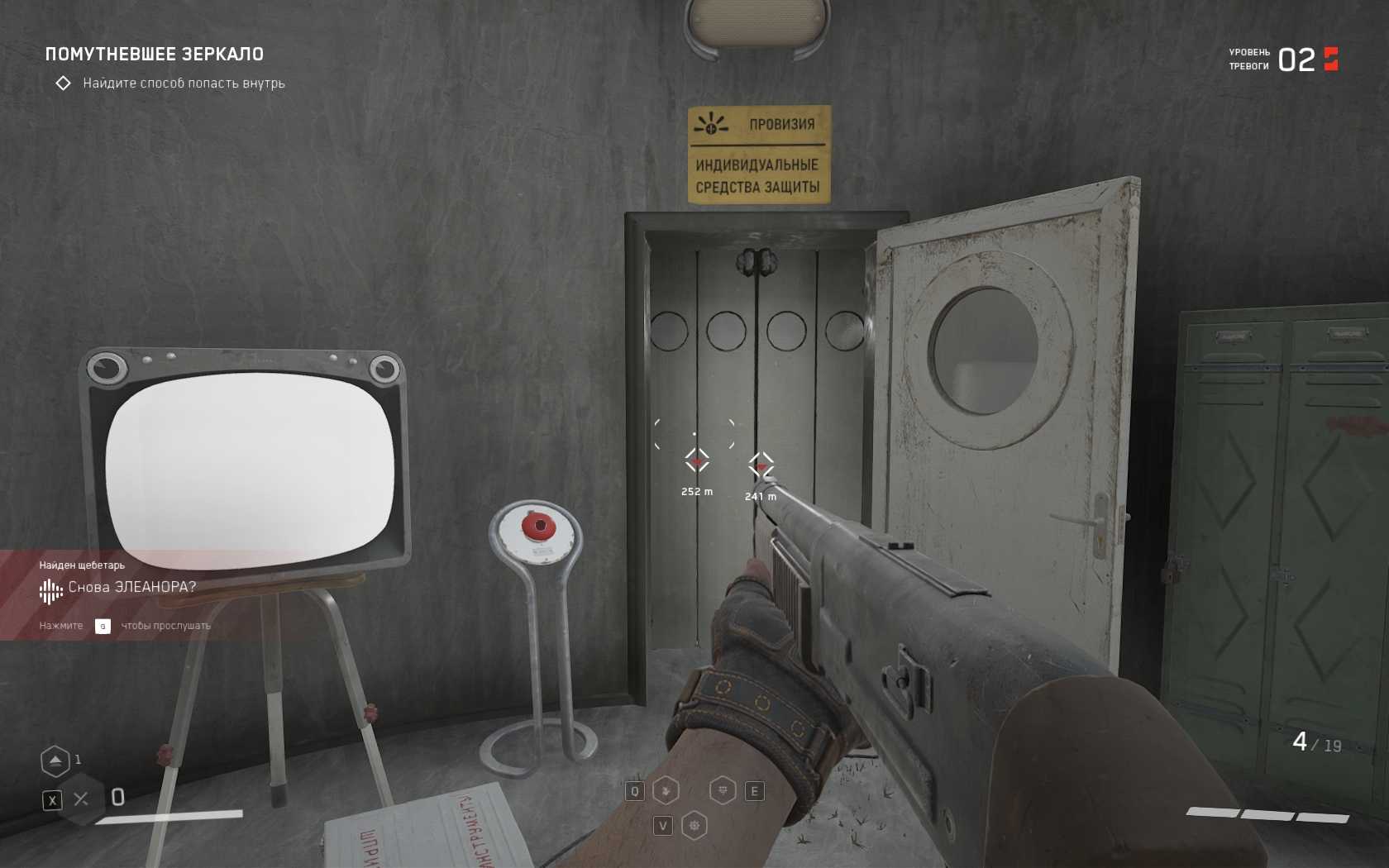Activate the gear-shaped hexagon ability icon
This screenshot has height=868, width=1389.
(694, 826)
